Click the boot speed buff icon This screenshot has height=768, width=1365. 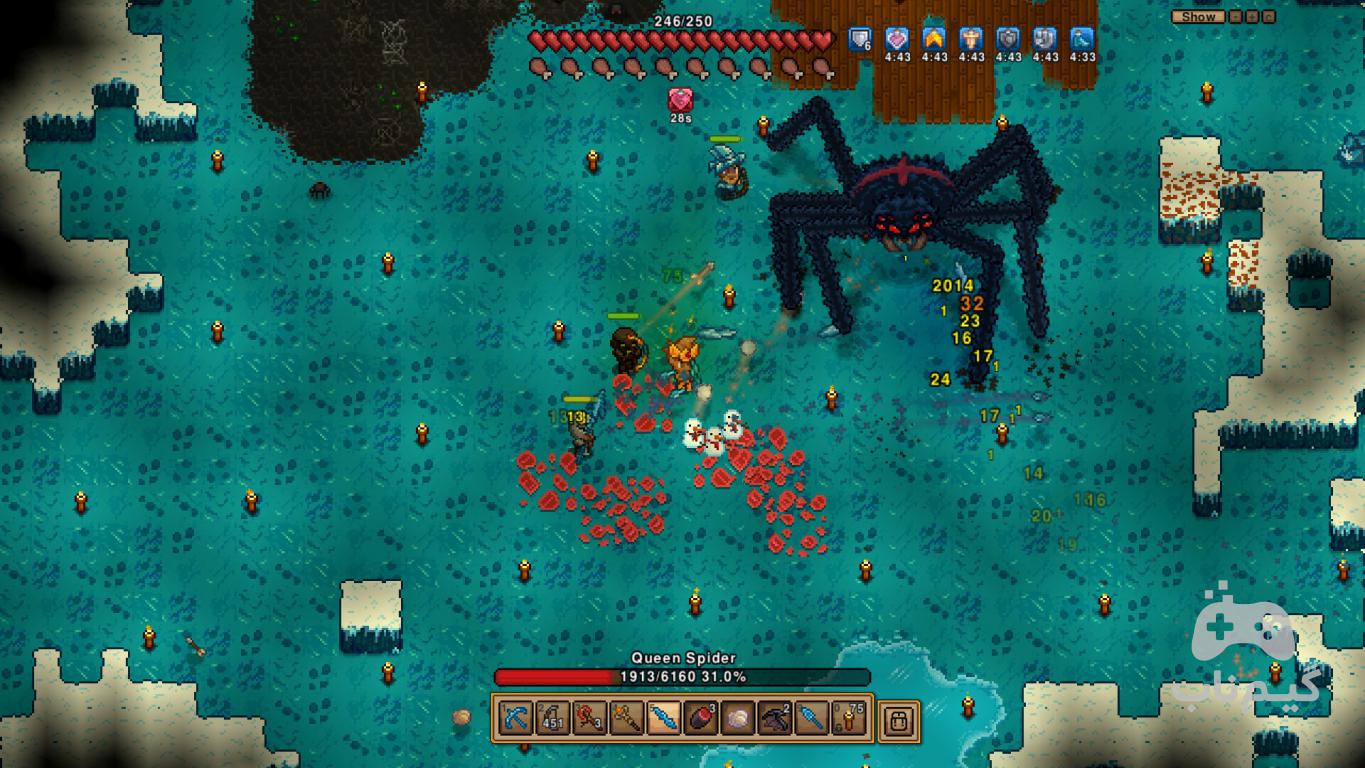(1081, 39)
